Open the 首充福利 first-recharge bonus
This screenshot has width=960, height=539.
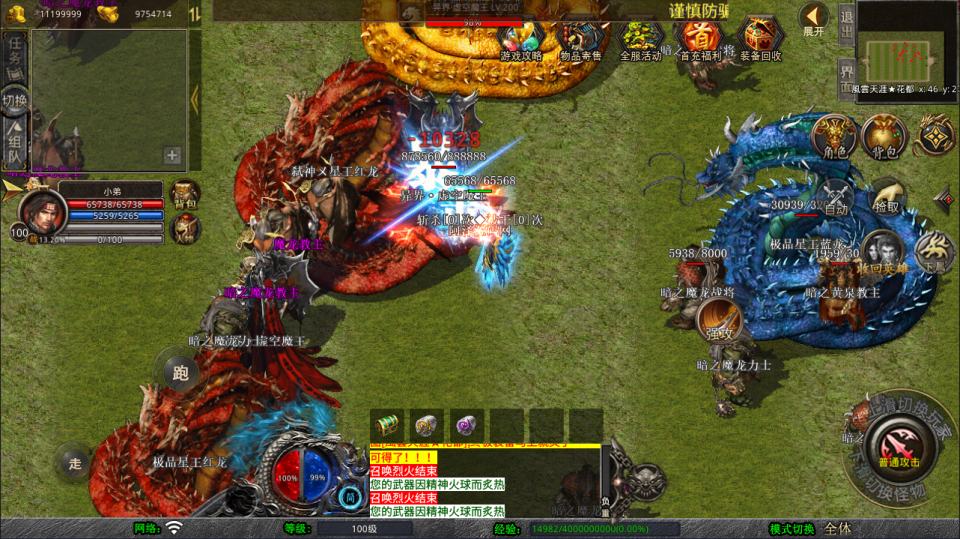coord(700,40)
